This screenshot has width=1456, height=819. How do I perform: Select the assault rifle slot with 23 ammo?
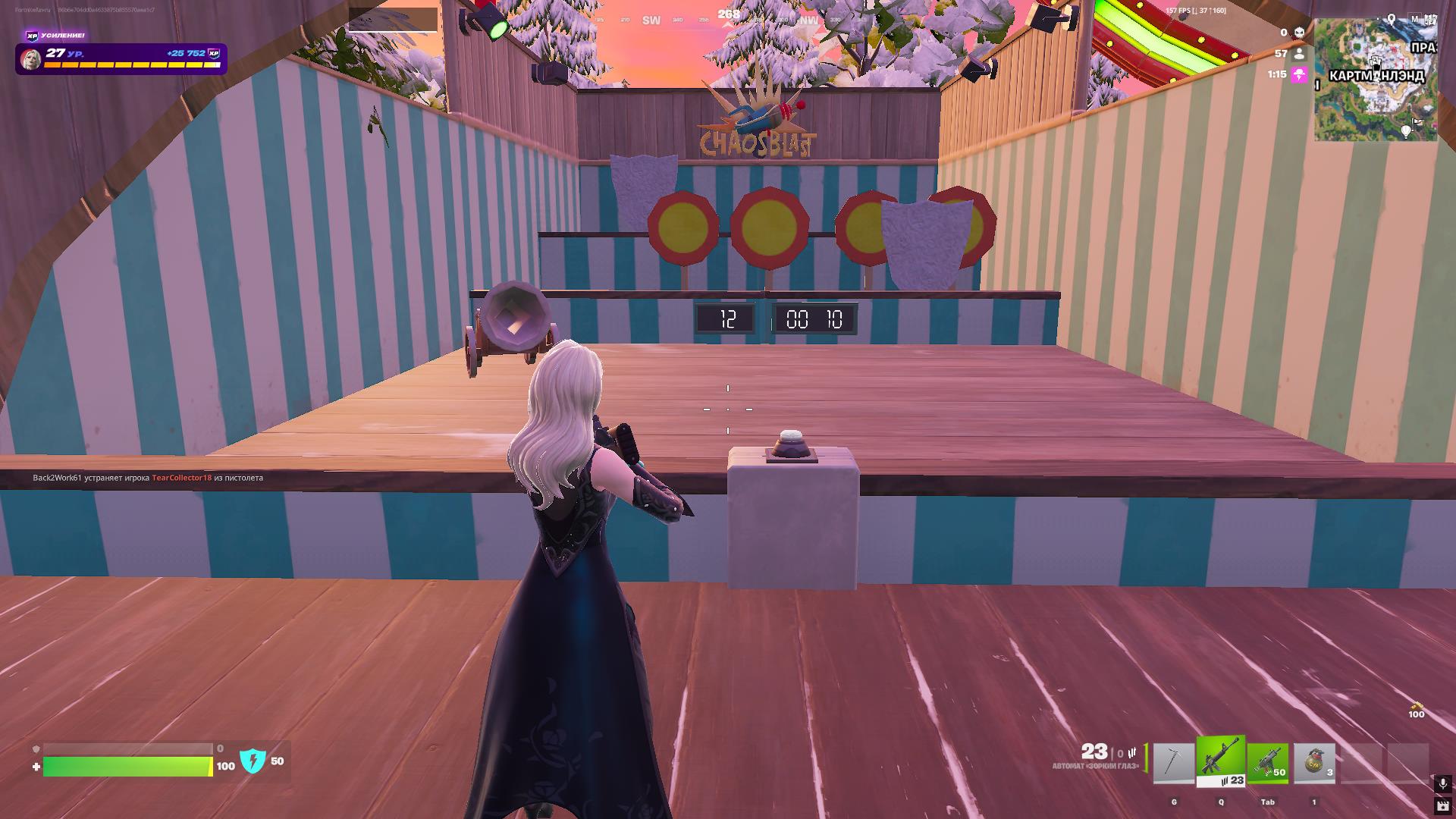click(1221, 761)
